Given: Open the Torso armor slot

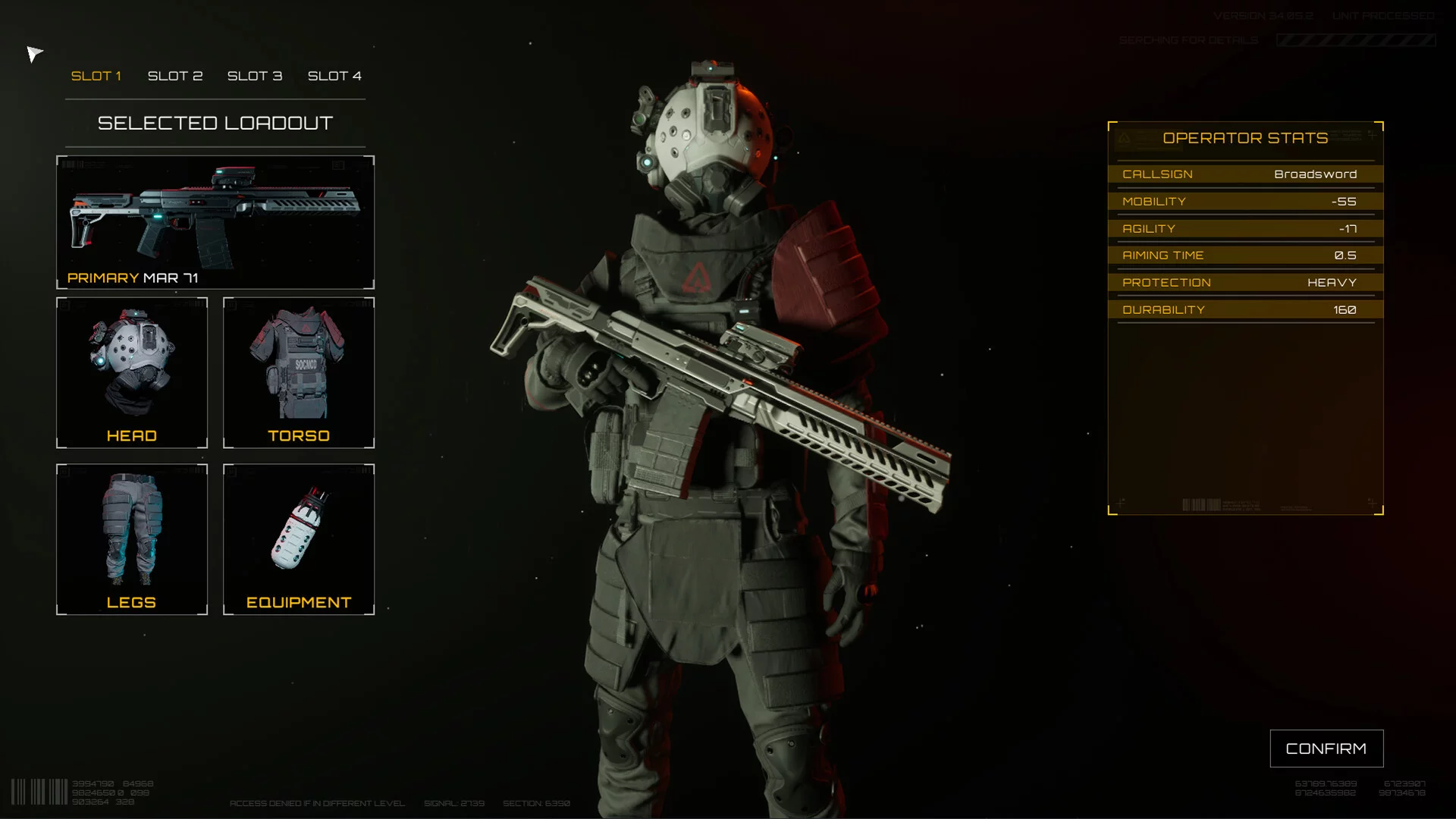Looking at the screenshot, I should point(299,372).
